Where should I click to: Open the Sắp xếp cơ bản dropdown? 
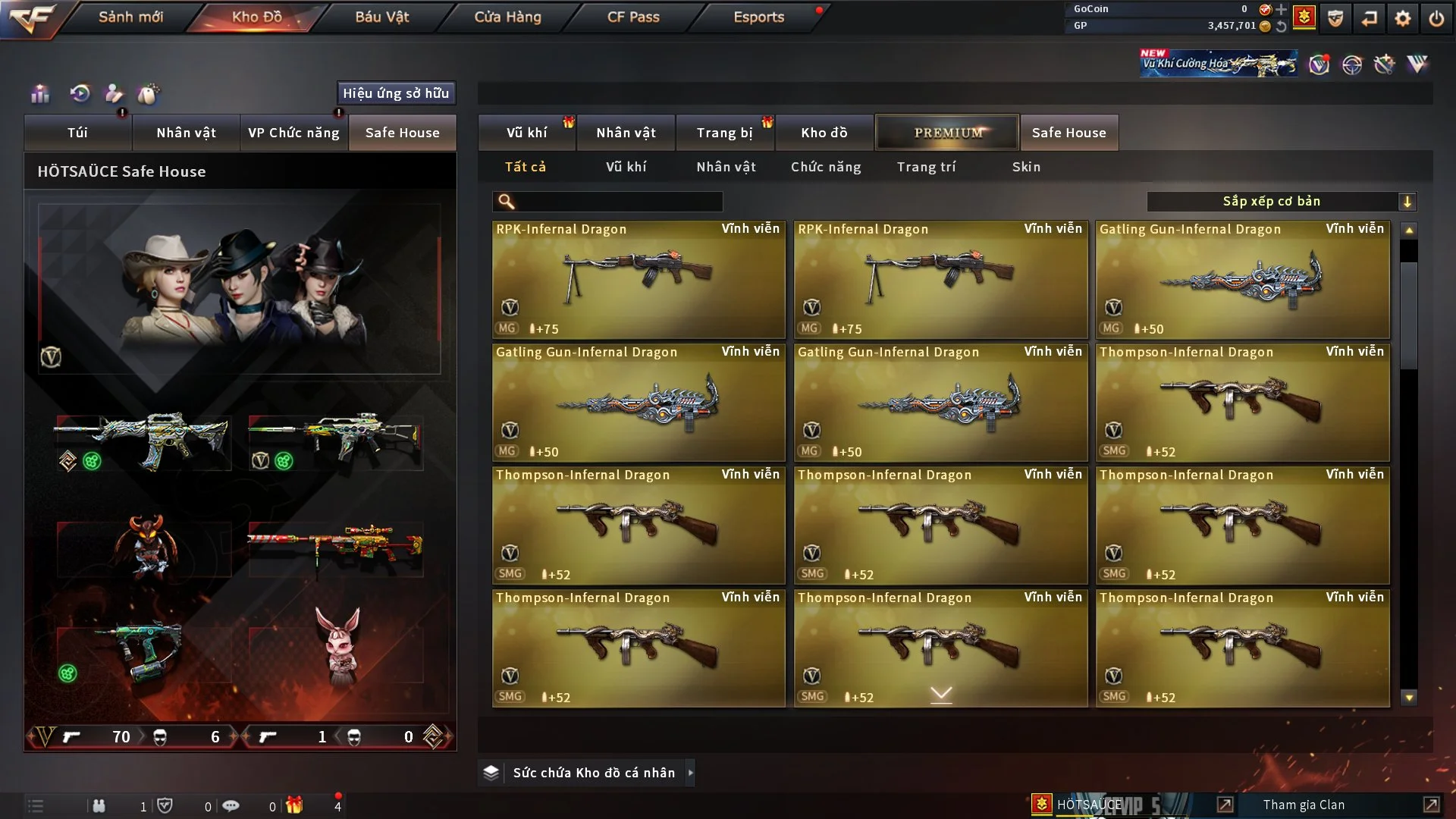coord(1281,202)
